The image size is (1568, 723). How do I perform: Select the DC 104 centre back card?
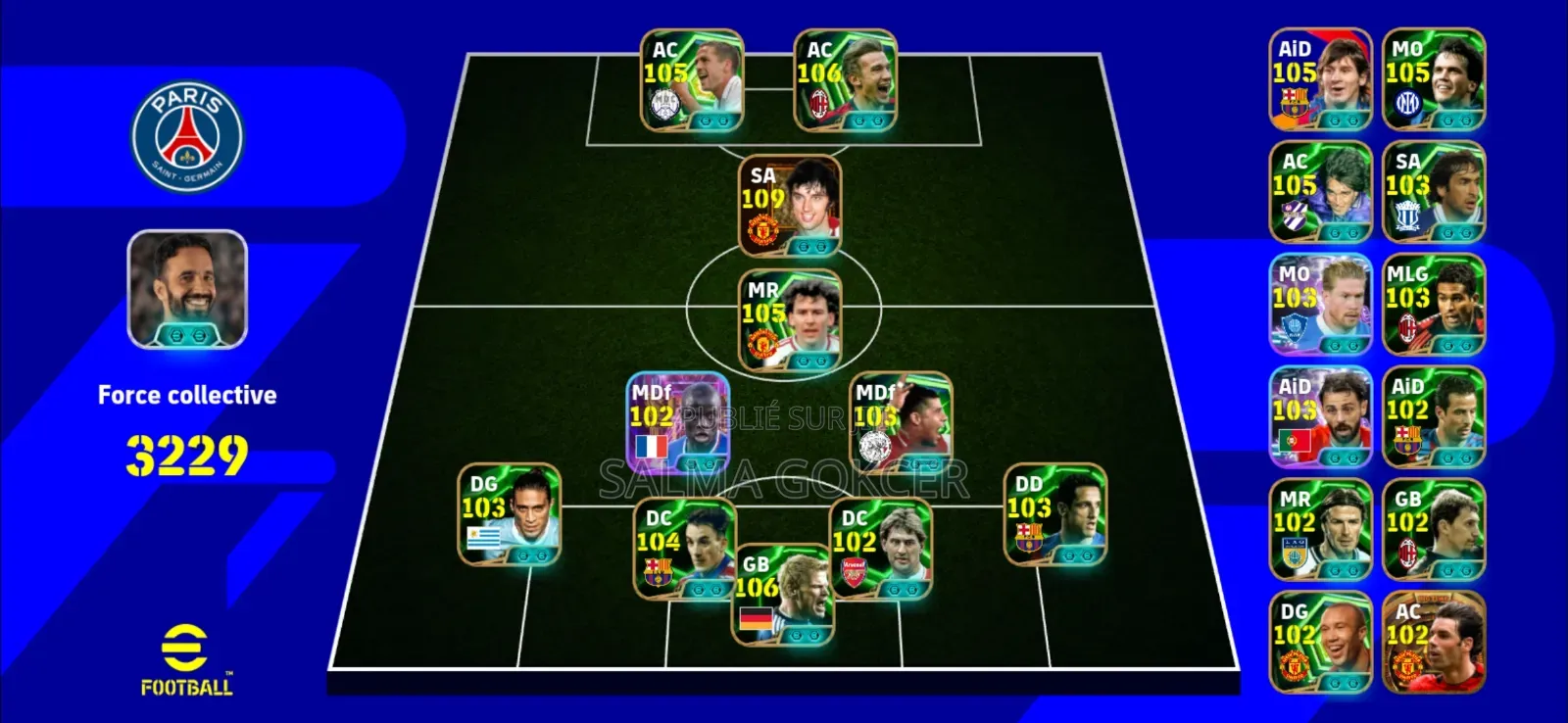point(686,547)
